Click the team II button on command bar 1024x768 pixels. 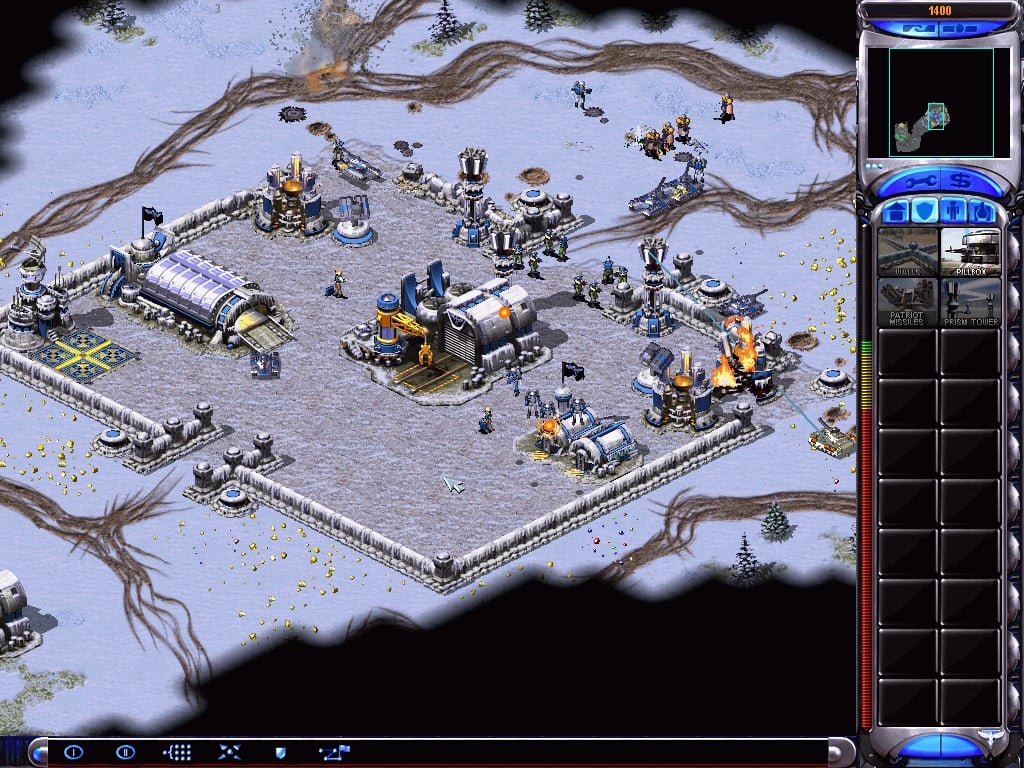125,752
